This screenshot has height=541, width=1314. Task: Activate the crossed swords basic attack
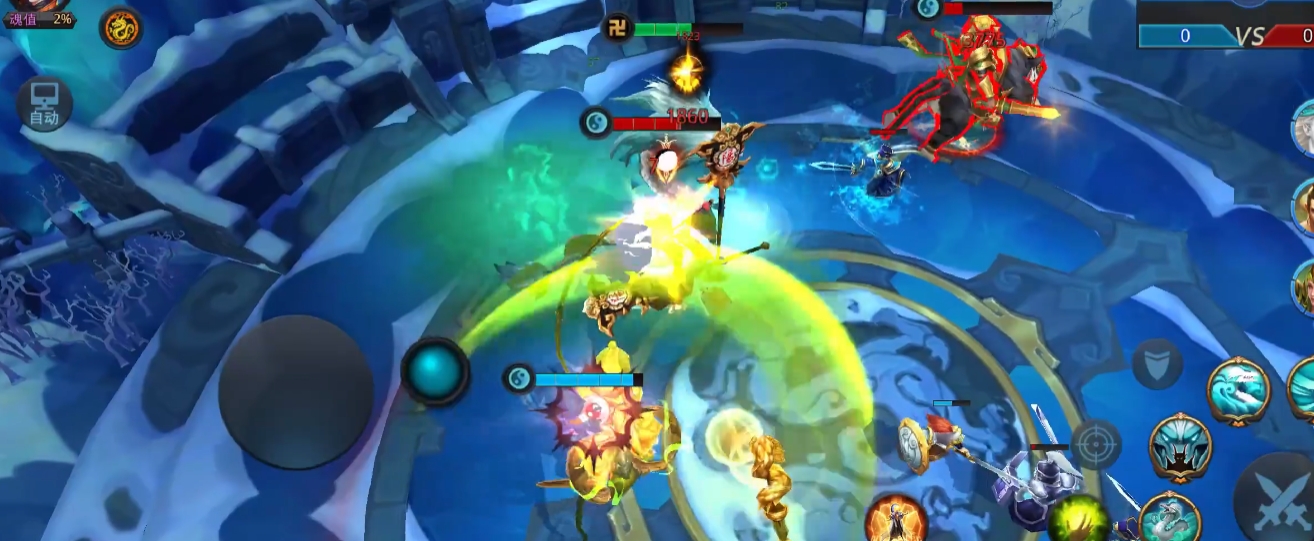[x=1277, y=498]
